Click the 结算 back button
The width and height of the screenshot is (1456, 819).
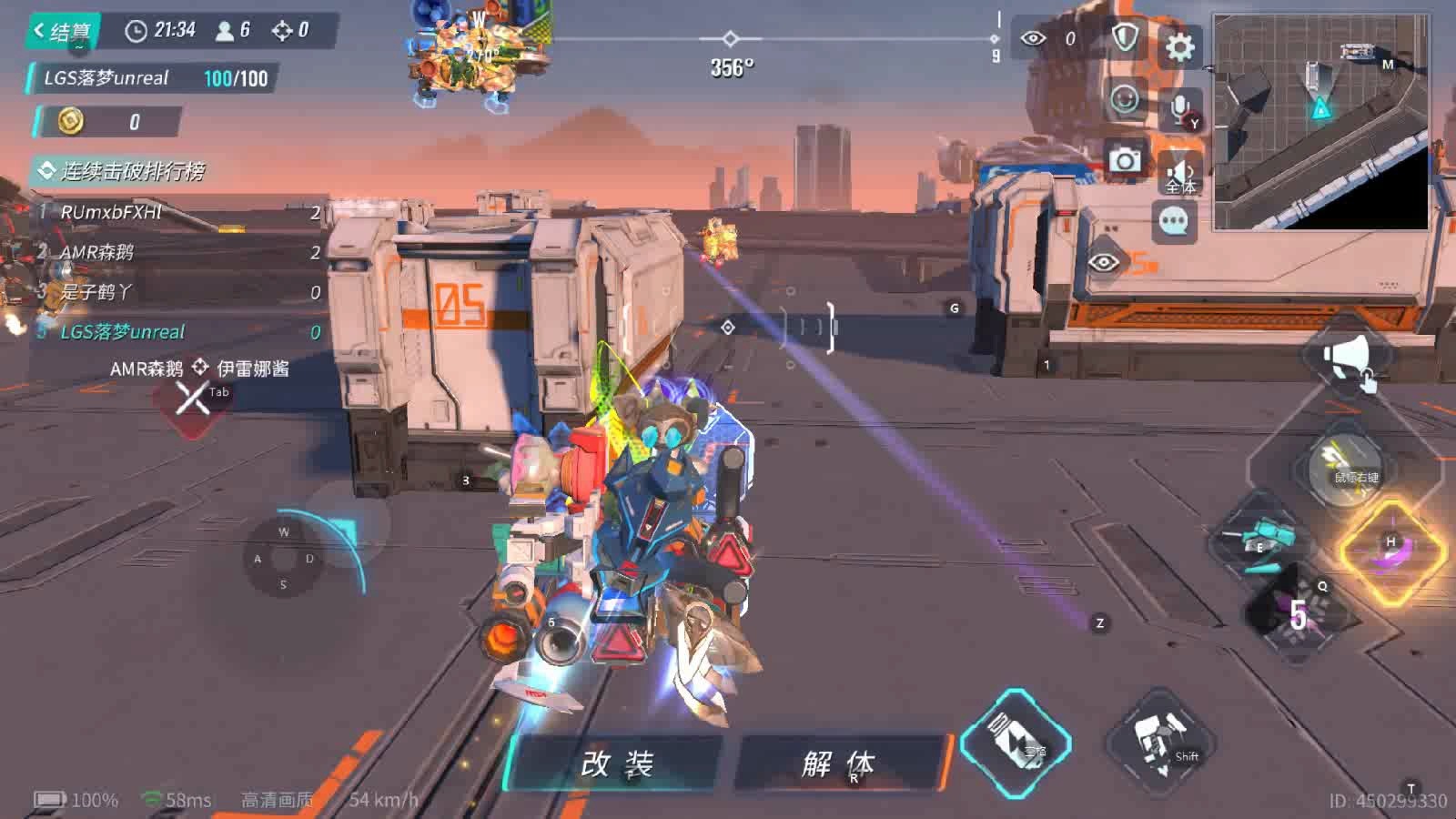pyautogui.click(x=62, y=32)
